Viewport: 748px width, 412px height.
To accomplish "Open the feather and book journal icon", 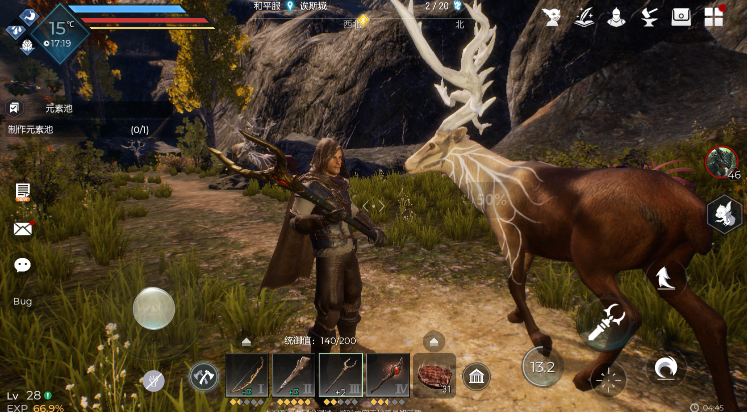I will click(583, 16).
